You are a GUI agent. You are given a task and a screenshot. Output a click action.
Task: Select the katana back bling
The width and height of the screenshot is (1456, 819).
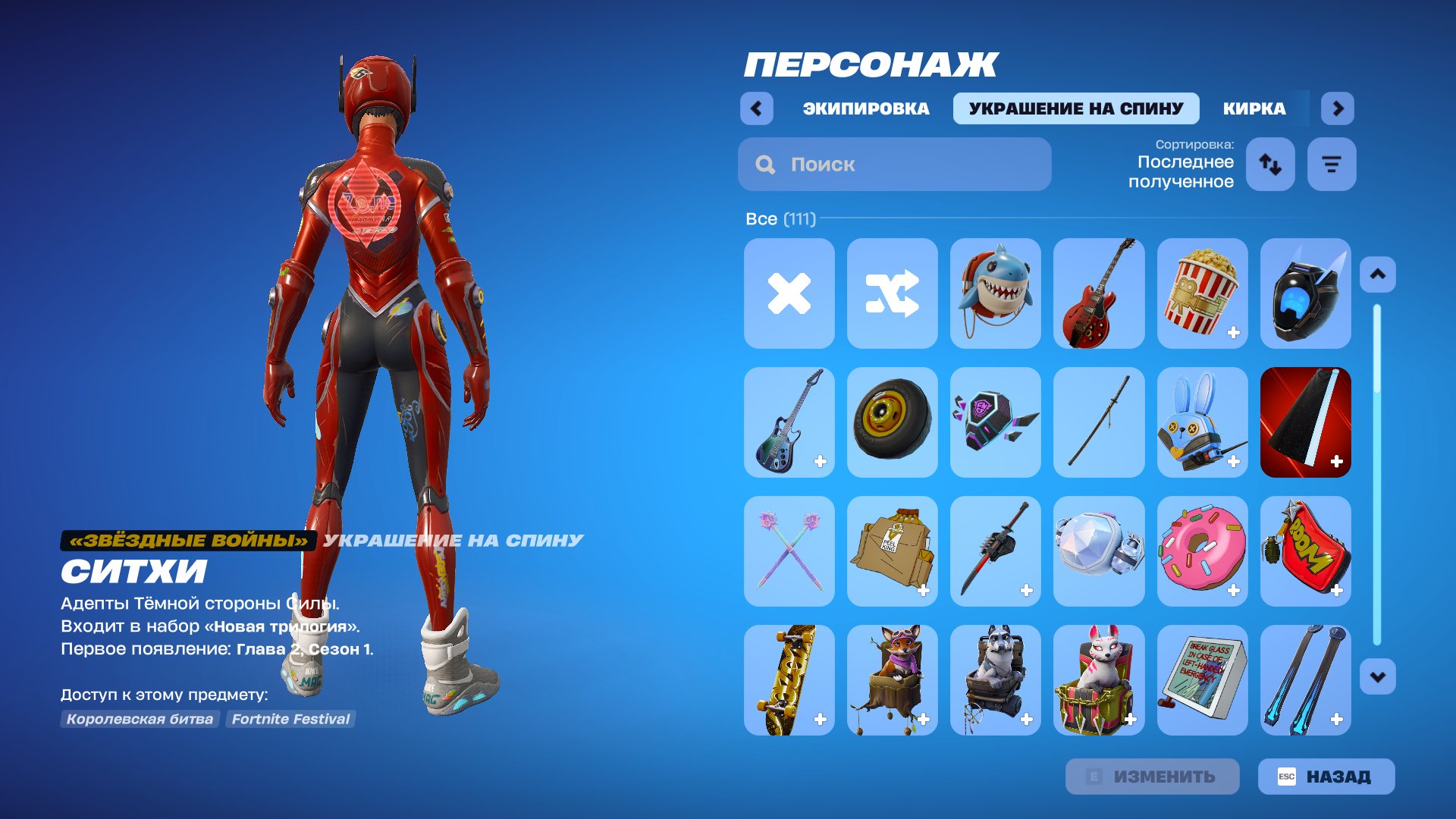point(1099,422)
